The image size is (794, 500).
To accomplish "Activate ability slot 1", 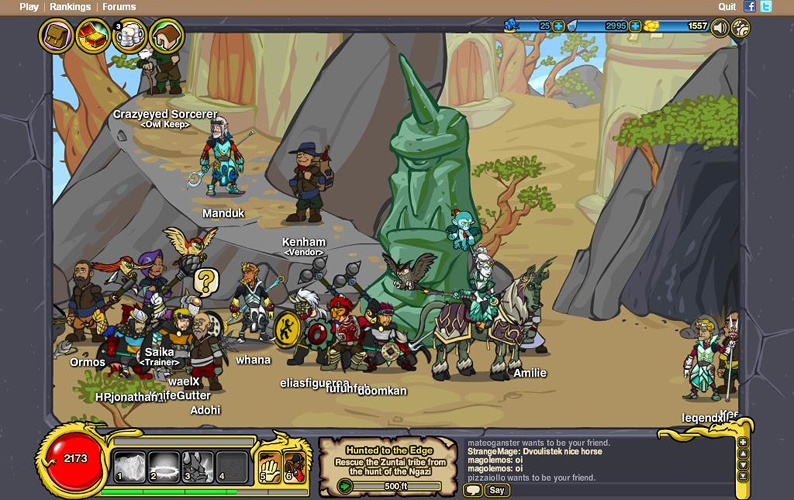I will [128, 466].
